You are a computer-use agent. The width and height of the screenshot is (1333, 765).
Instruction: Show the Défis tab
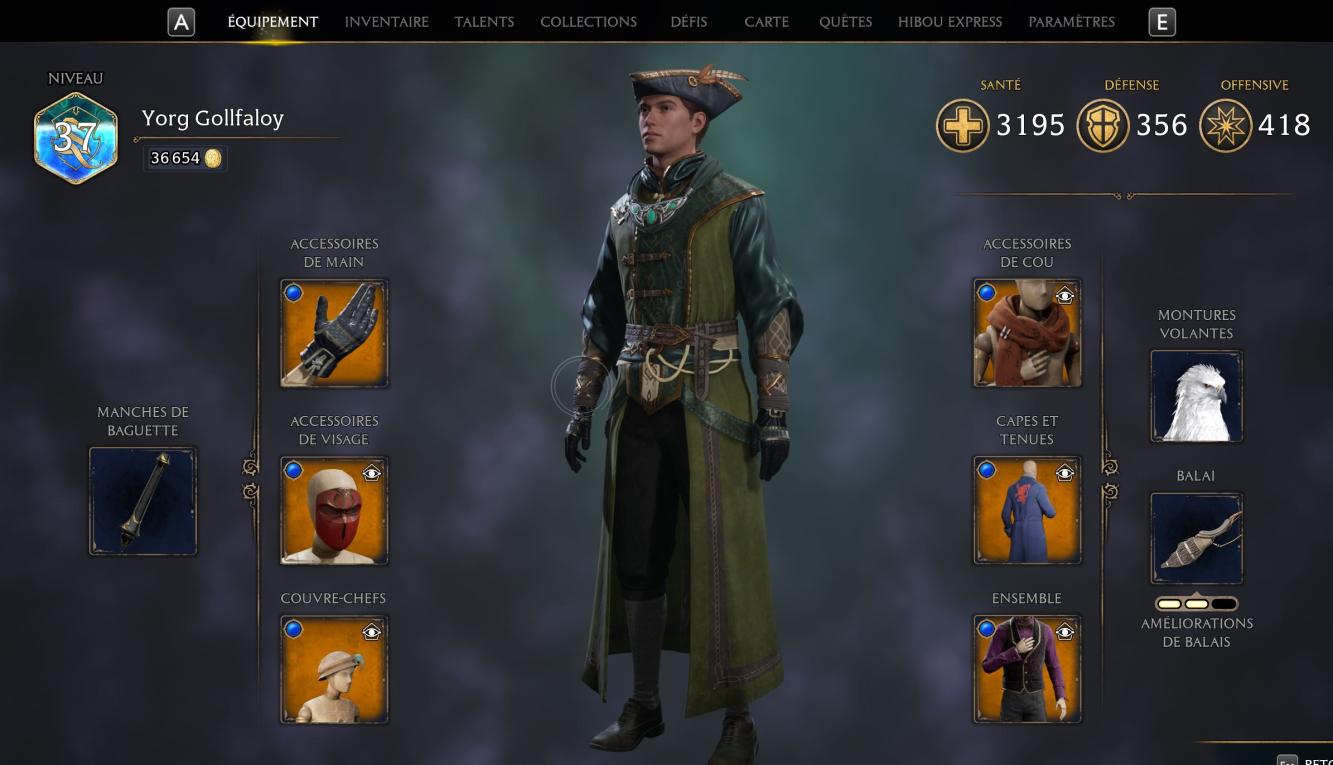[688, 22]
